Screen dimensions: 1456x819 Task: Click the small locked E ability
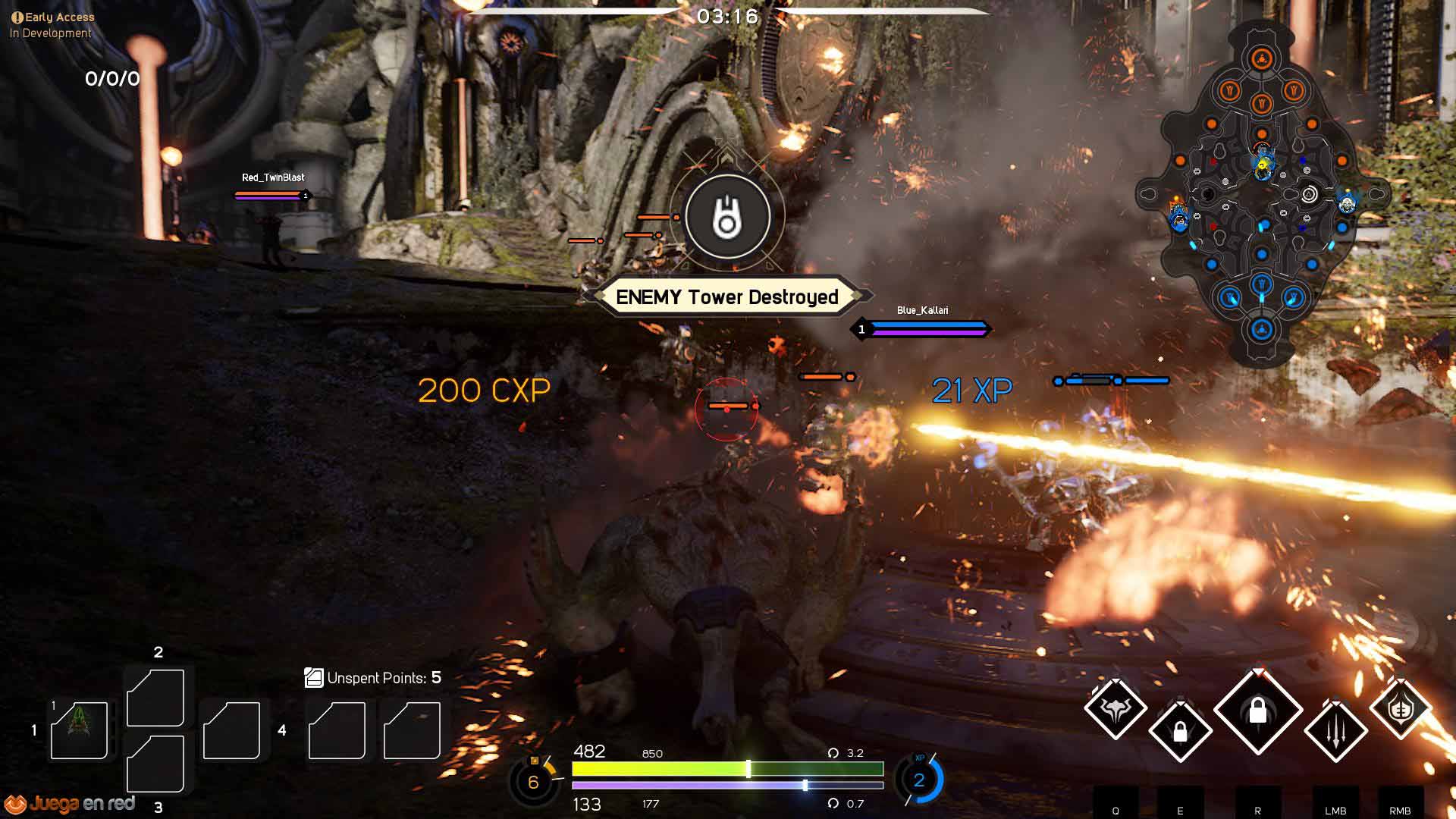[x=1180, y=731]
